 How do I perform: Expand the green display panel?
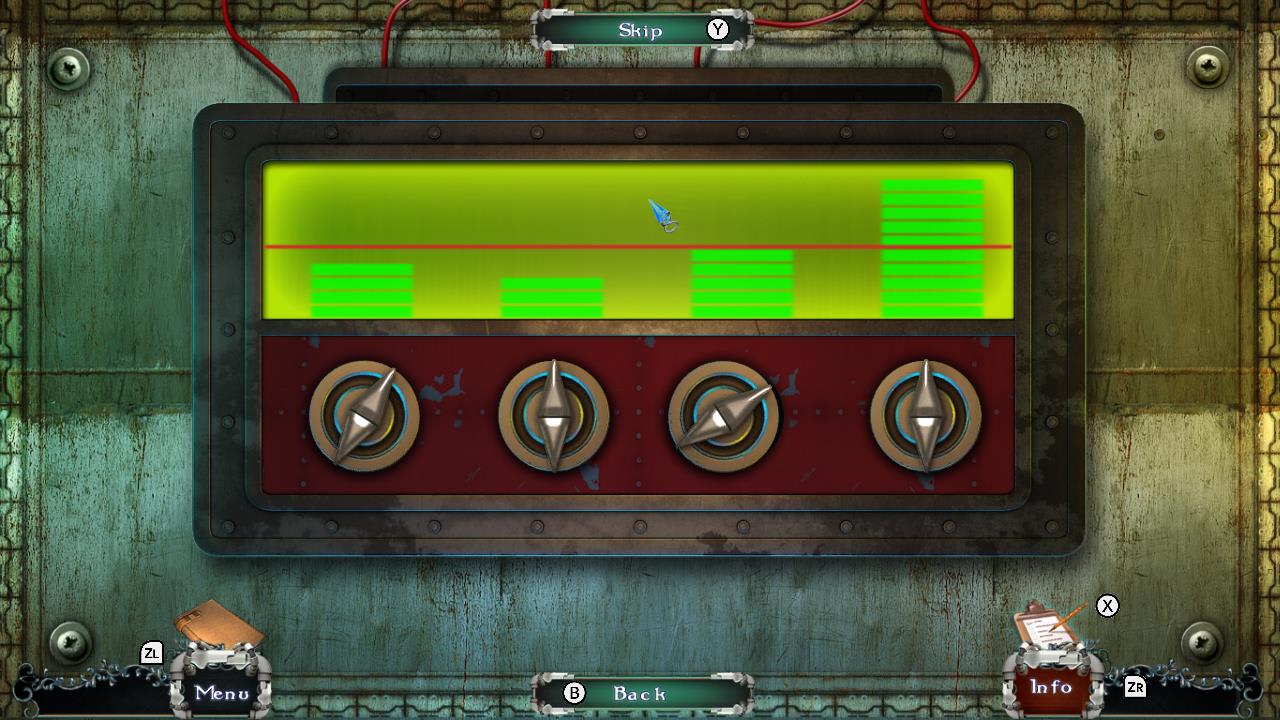click(x=638, y=240)
